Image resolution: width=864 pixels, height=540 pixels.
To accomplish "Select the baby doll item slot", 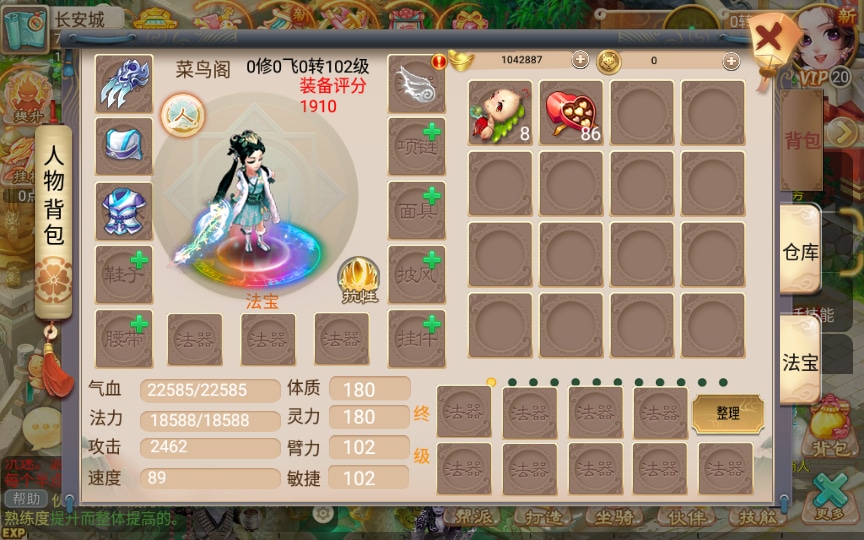I will (x=500, y=113).
